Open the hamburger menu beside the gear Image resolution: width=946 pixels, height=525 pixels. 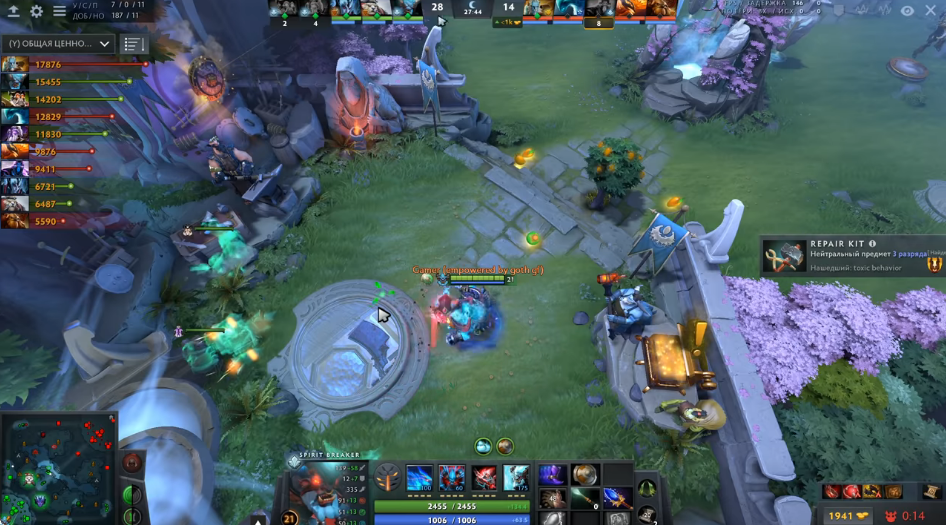(x=59, y=11)
